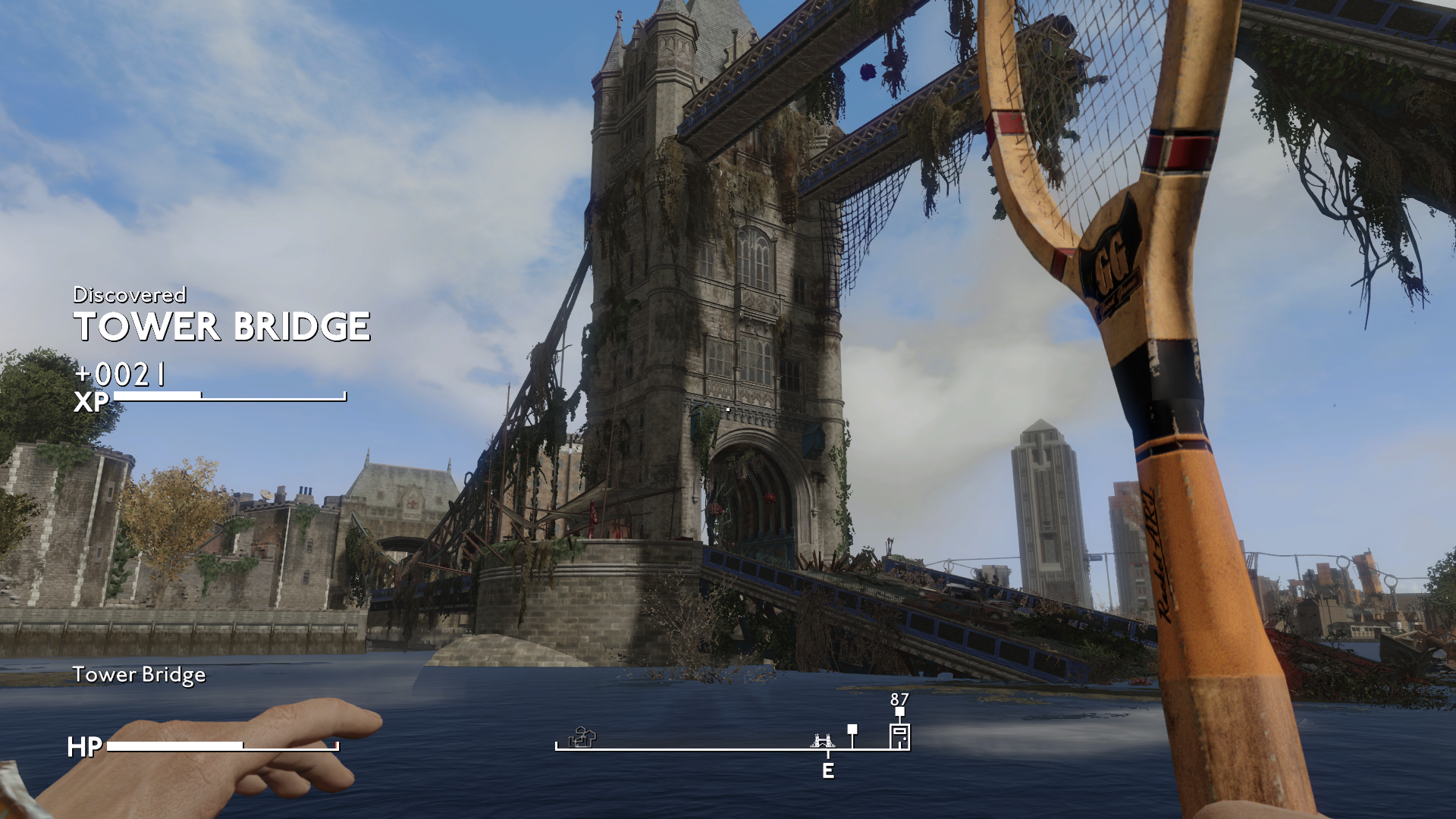Select the square flag marker on compass
Viewport: 1456px width, 819px height.
pos(852,730)
